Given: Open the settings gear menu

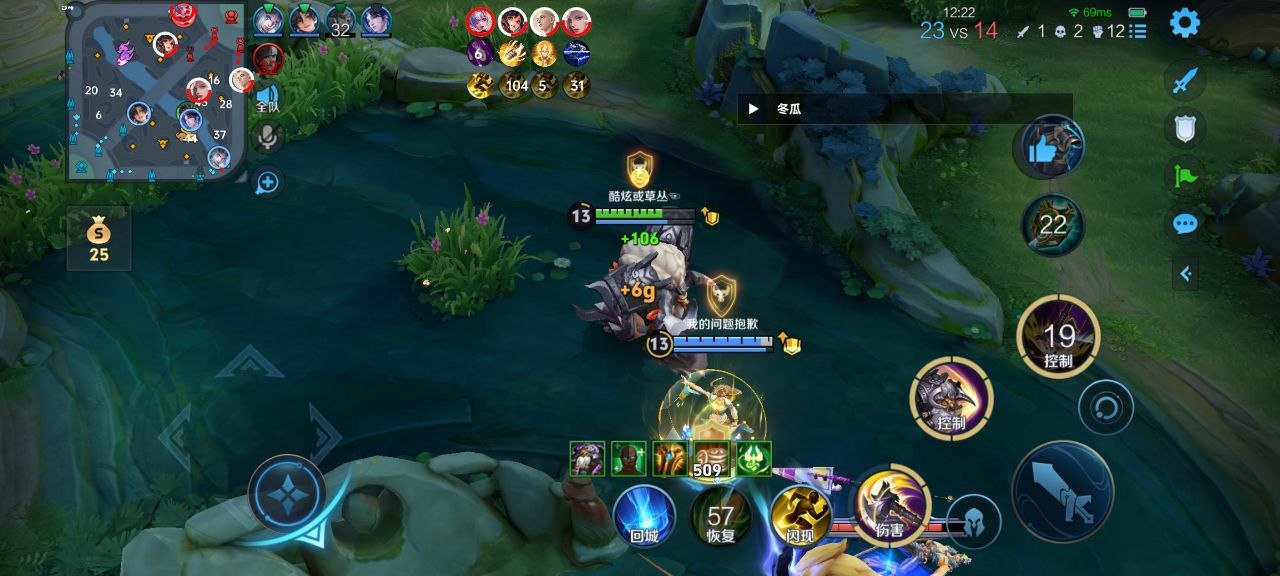Looking at the screenshot, I should (x=1185, y=22).
